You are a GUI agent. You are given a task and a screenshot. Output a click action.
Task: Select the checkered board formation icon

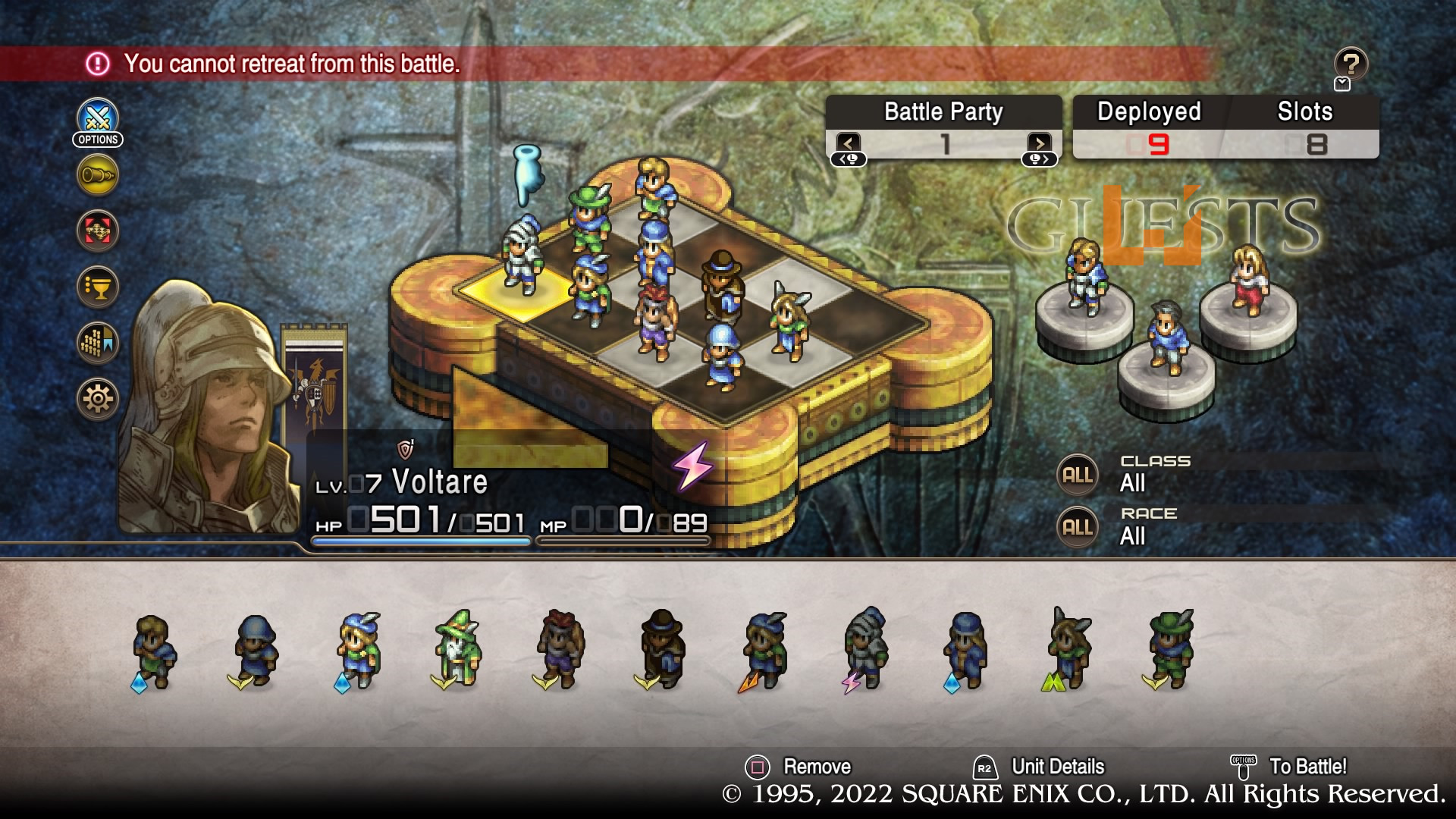[98, 231]
